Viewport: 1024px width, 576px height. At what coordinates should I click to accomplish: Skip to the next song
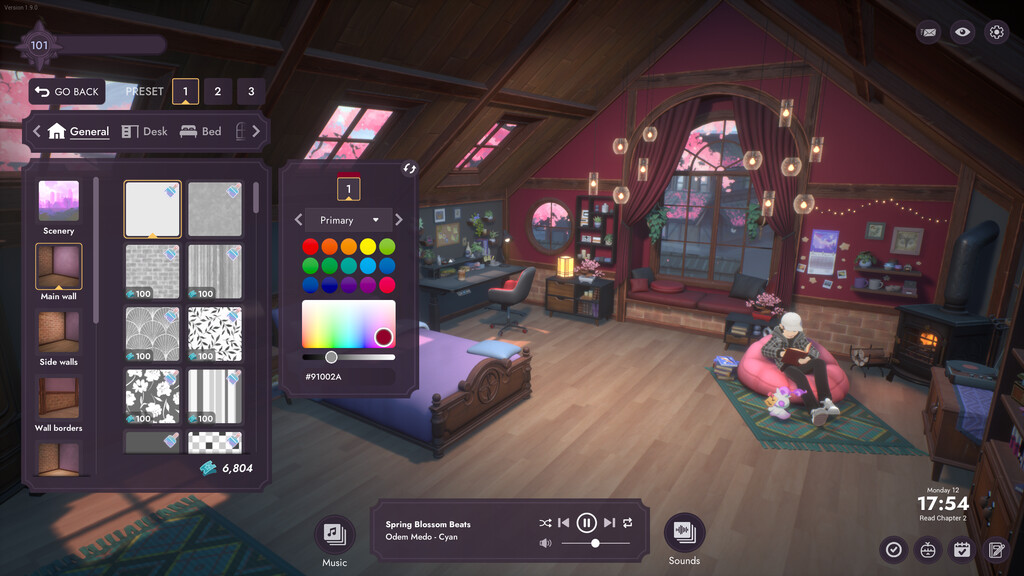tap(609, 523)
